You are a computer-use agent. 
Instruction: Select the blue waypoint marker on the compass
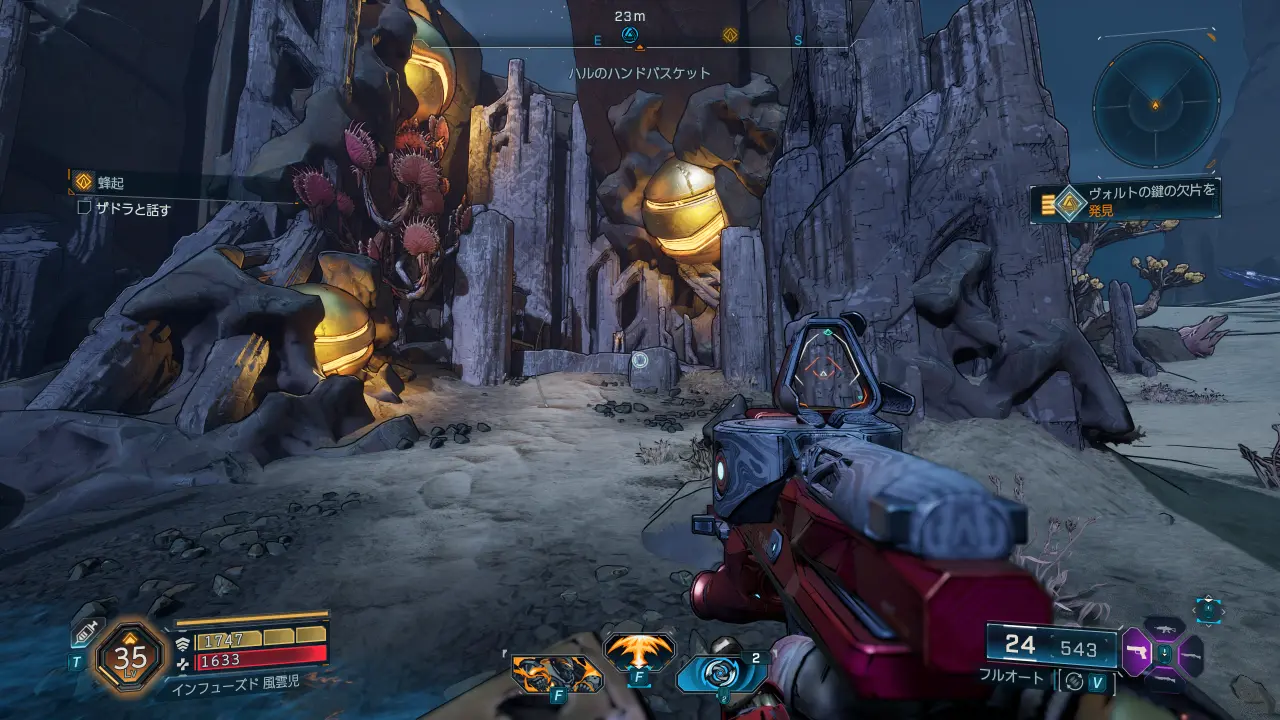629,34
